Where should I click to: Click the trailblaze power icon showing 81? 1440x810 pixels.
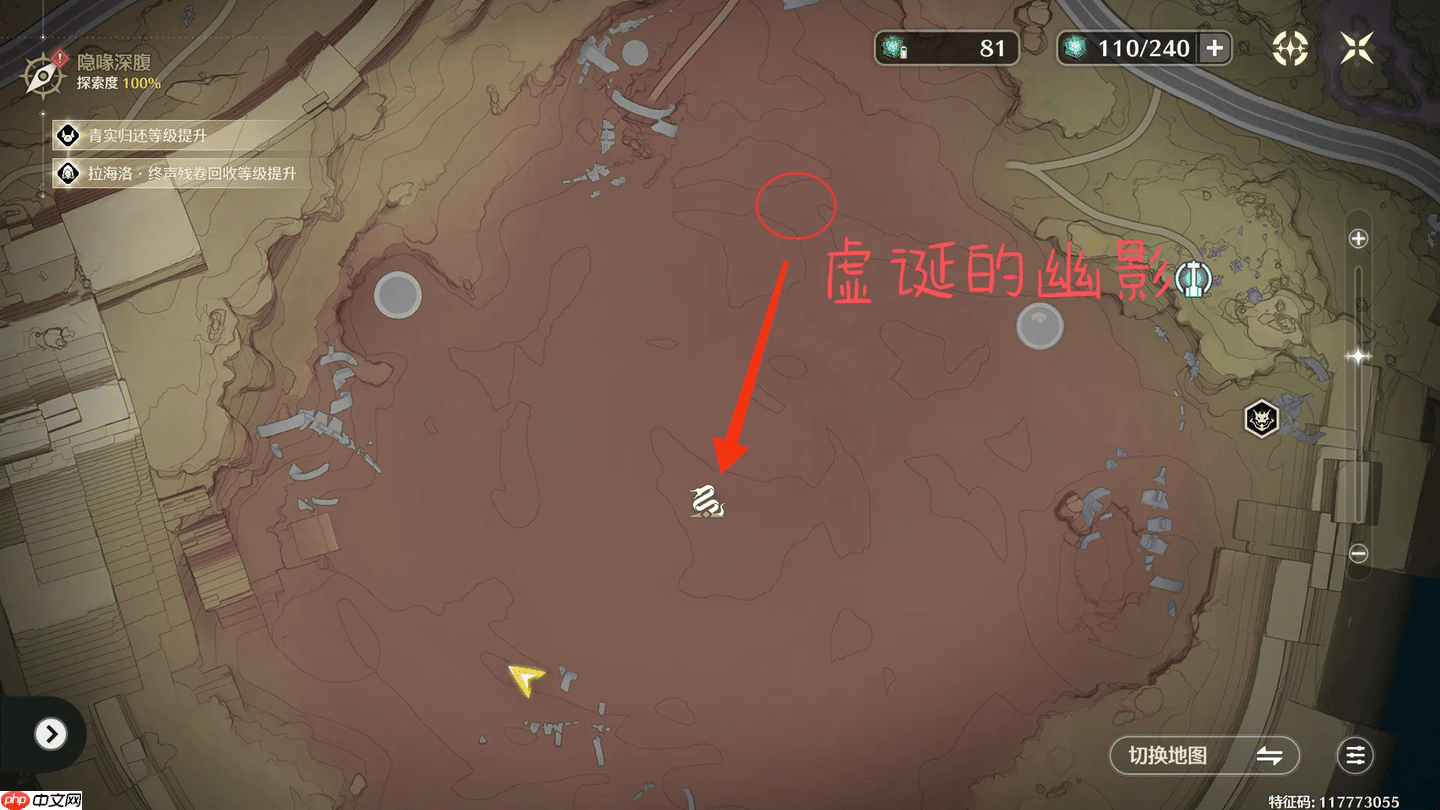click(893, 46)
